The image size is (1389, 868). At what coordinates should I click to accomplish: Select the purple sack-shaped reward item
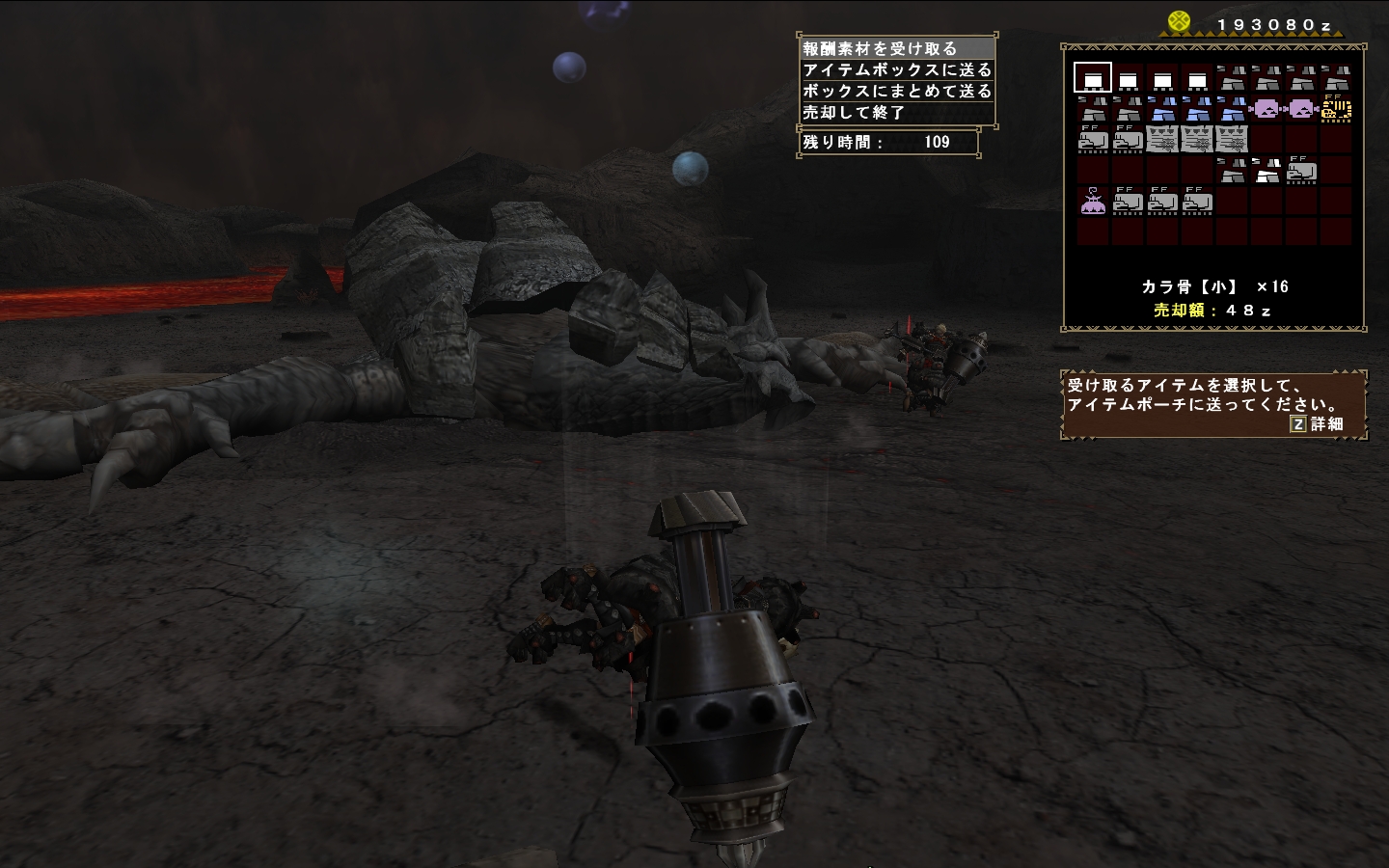[x=1093, y=203]
